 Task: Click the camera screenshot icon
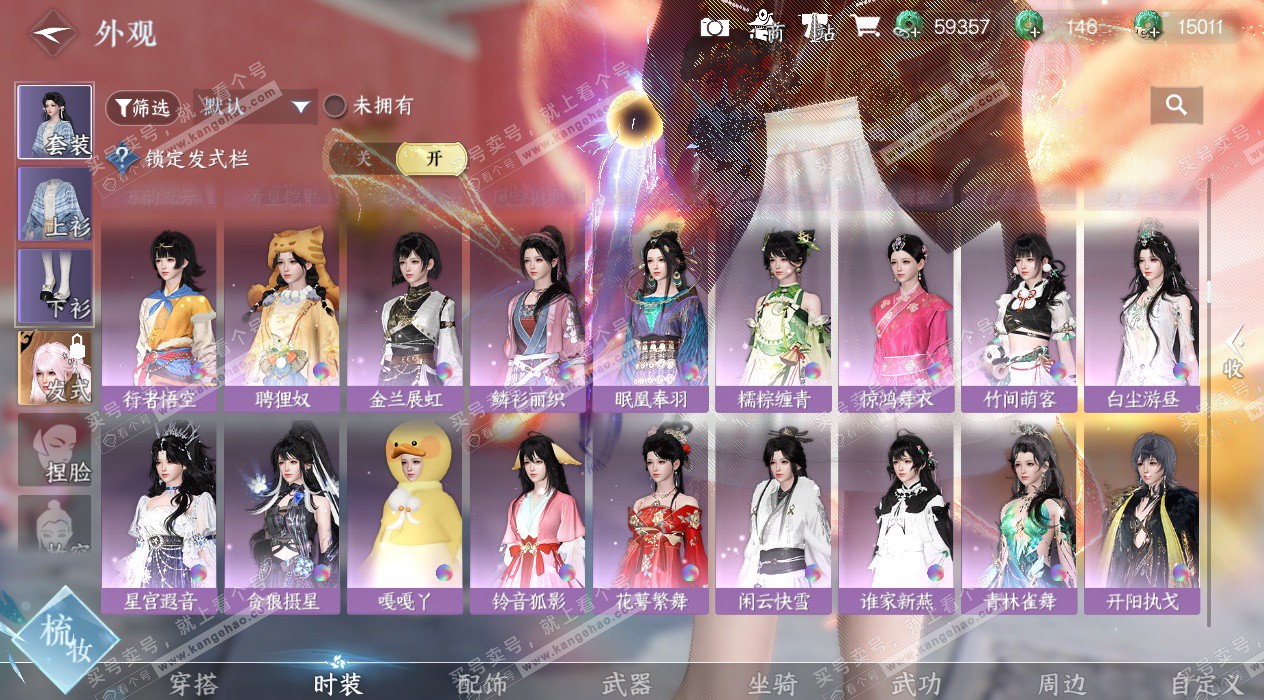(x=715, y=27)
